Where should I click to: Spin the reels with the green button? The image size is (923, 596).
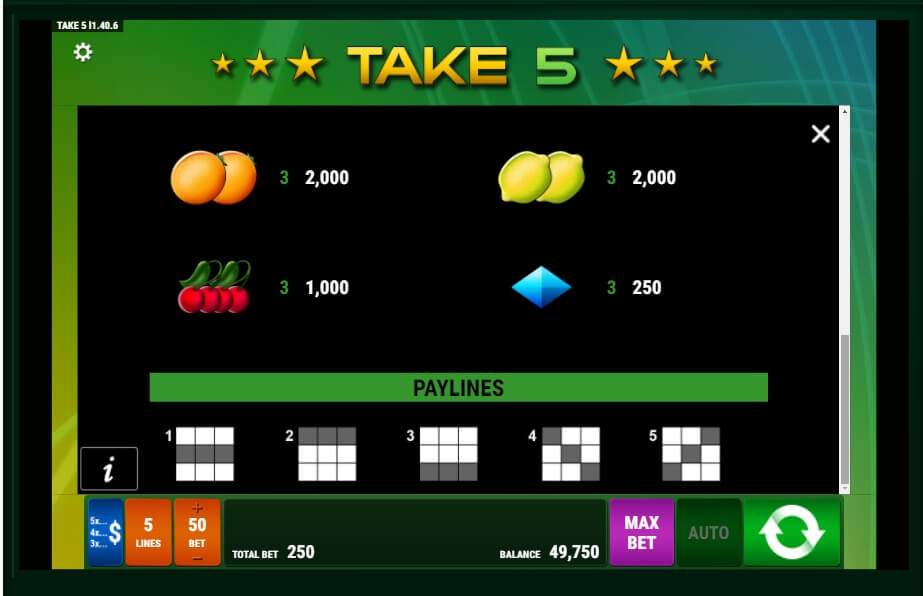(x=792, y=532)
